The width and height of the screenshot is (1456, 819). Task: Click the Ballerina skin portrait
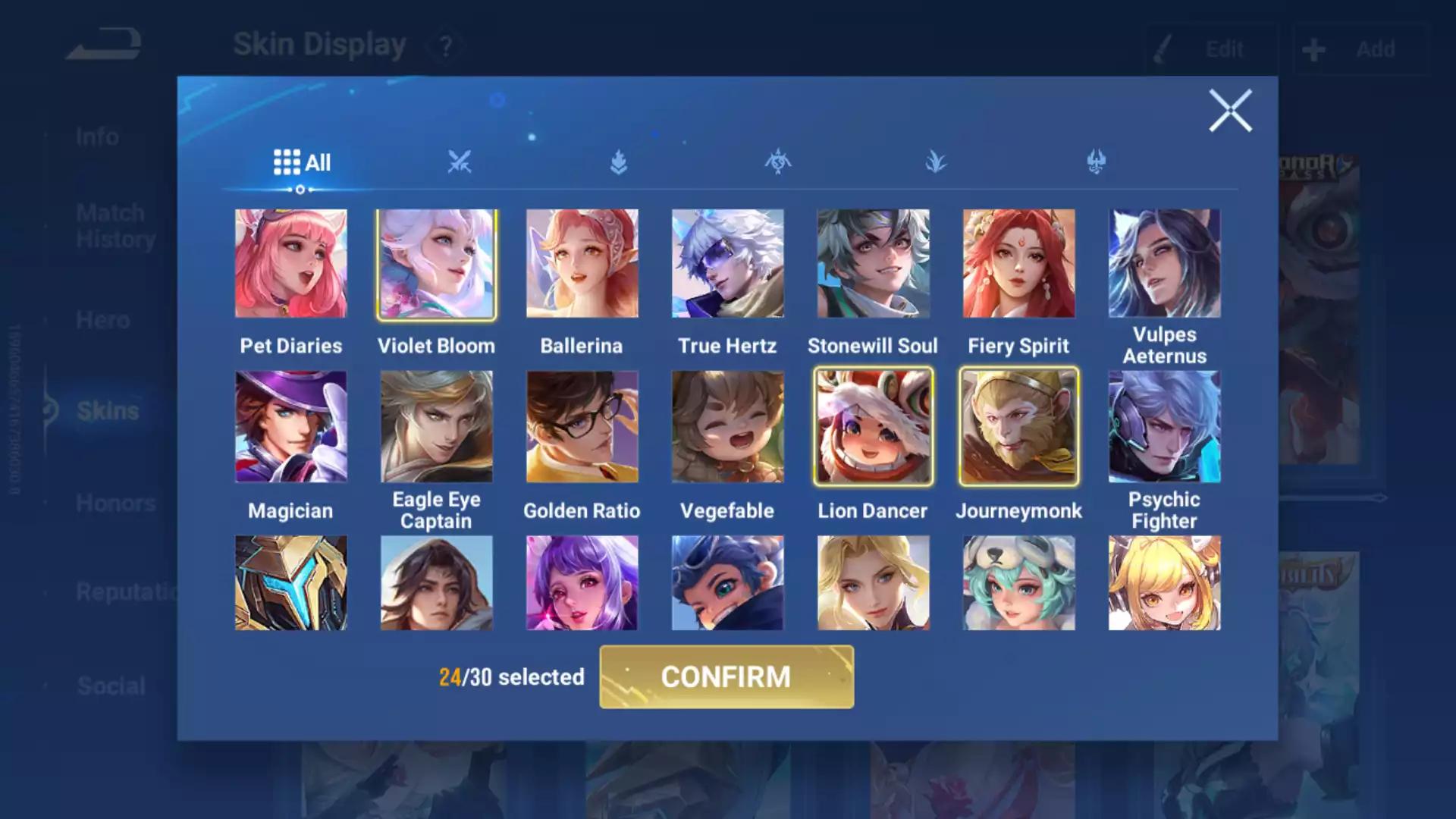tap(582, 264)
